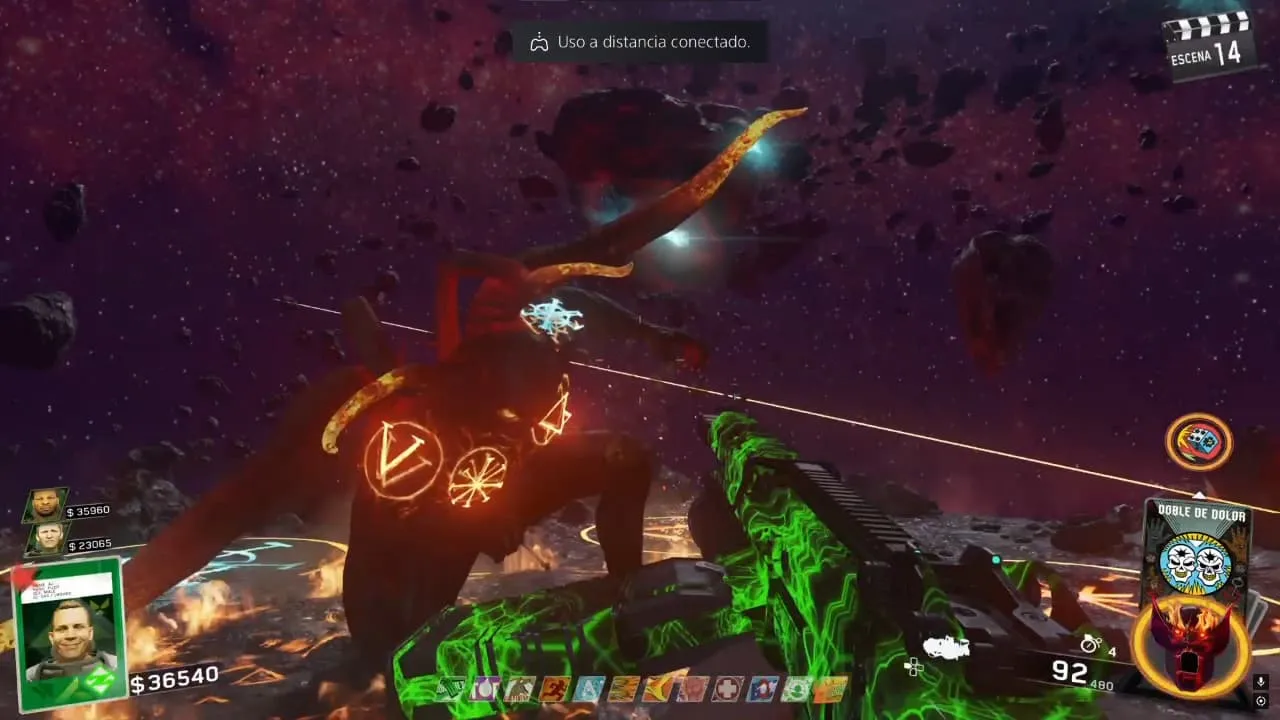Toggle the microphone overlay icon
The image size is (1280, 720).
(1261, 682)
